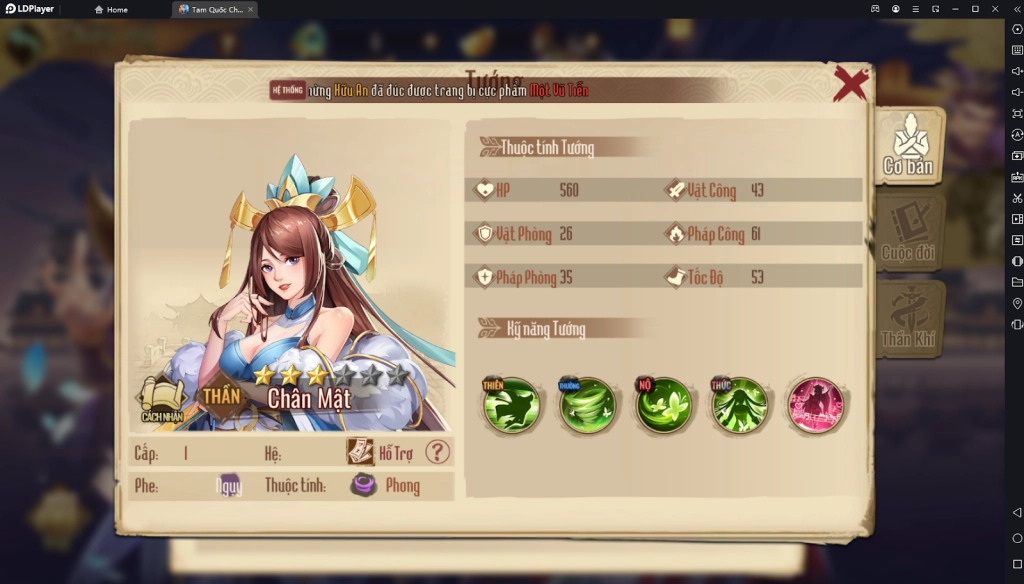Click the Hỗ Trợ class icon
Viewport: 1024px width, 584px height.
pos(360,452)
